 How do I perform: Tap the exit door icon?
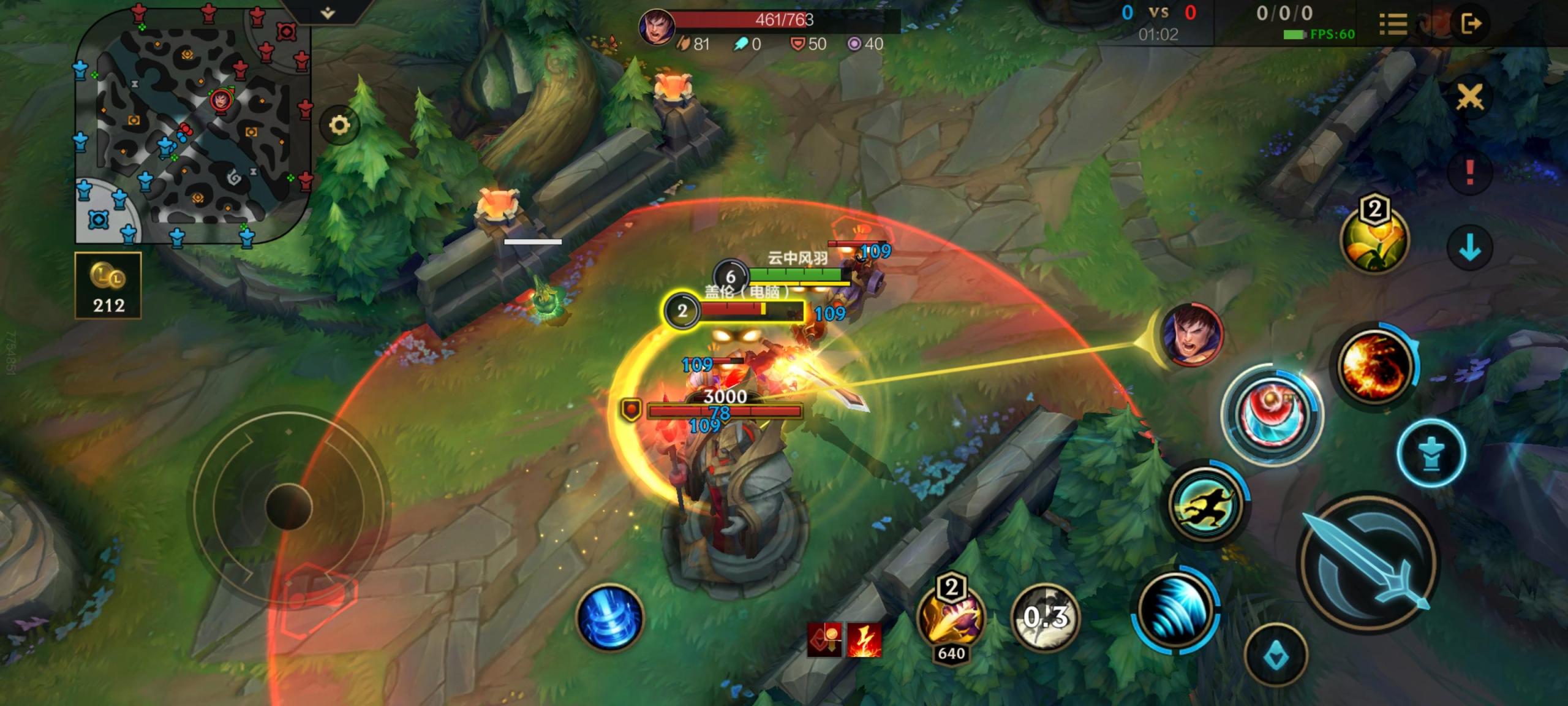pos(1471,25)
